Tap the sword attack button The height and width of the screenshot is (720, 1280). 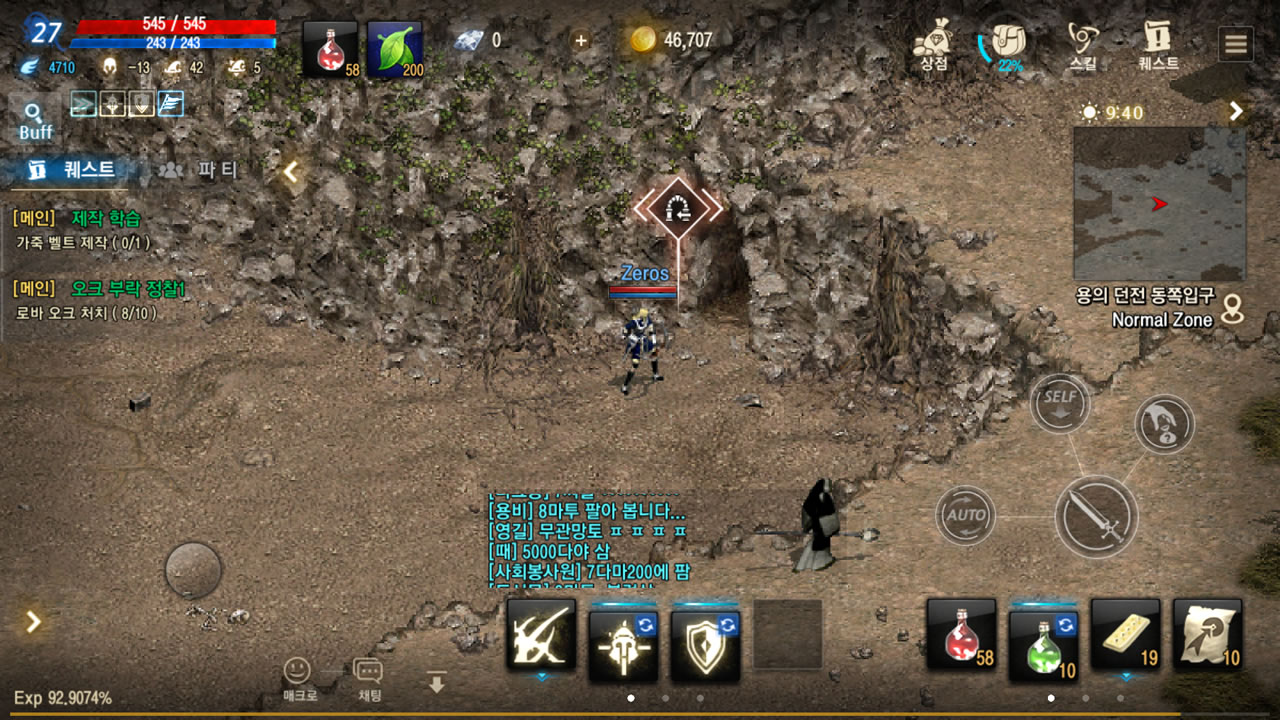coord(1095,516)
